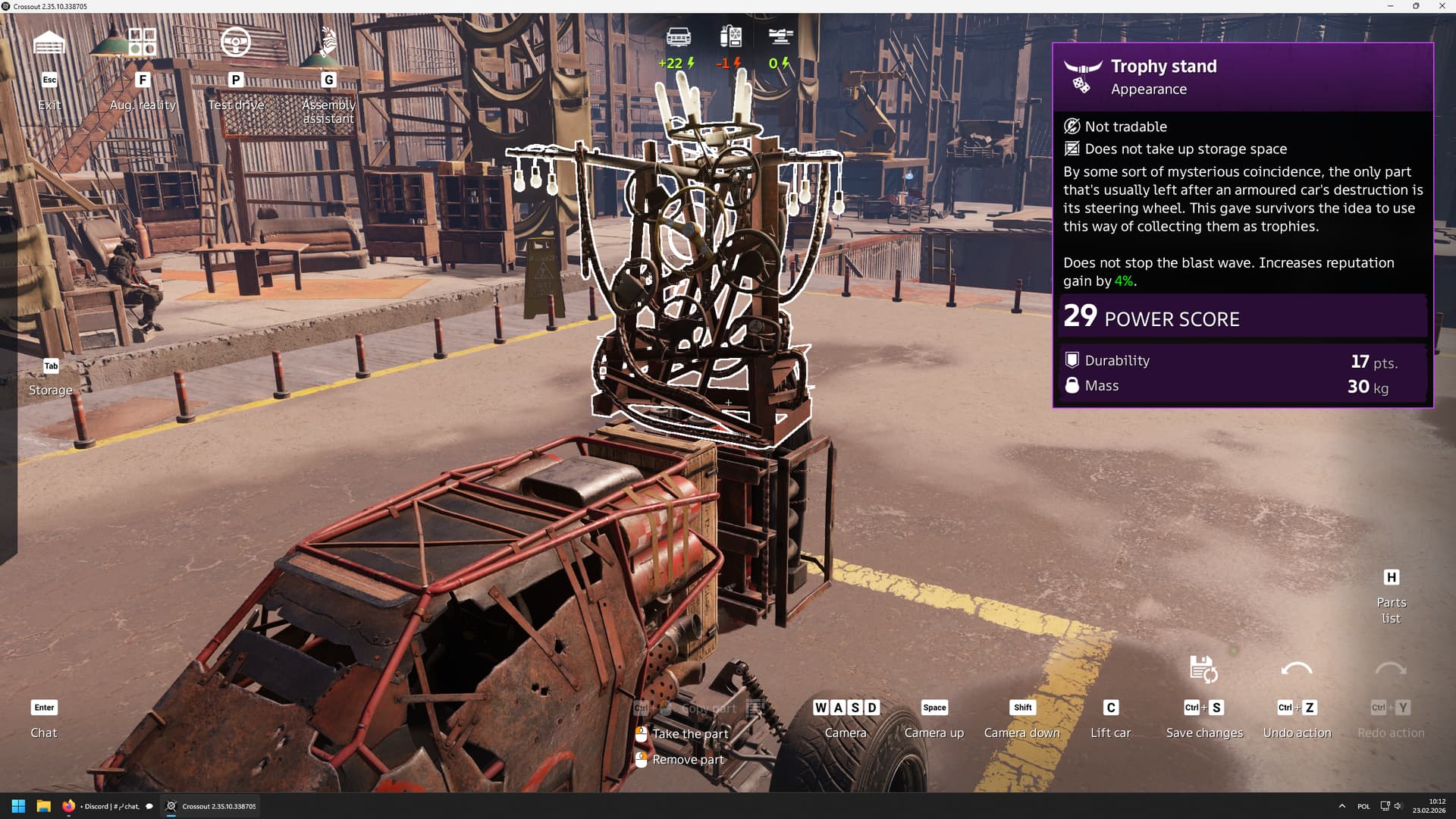Lift the car
The width and height of the screenshot is (1456, 819).
[1110, 719]
